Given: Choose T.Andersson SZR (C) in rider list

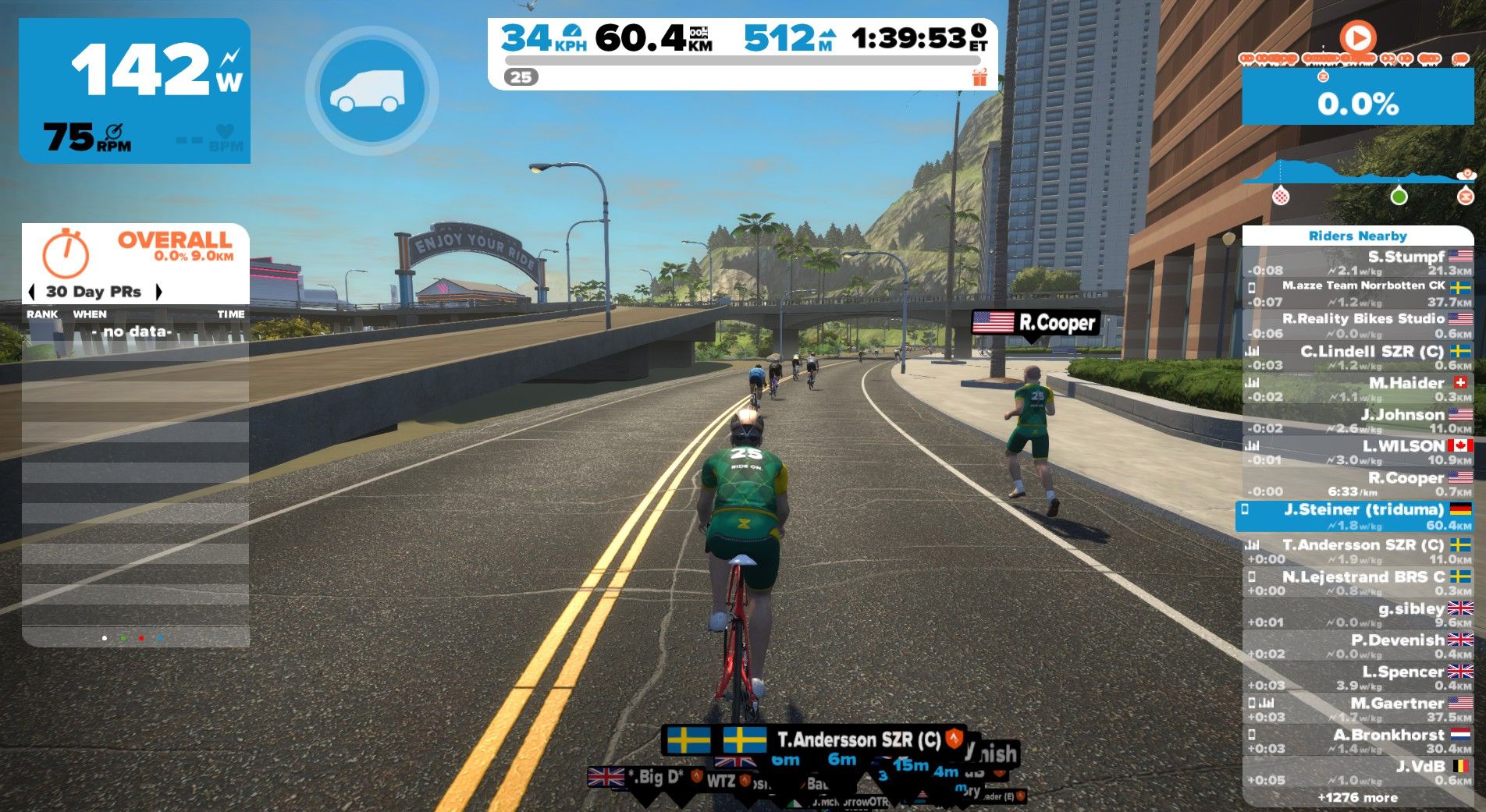Looking at the screenshot, I should click(1358, 551).
